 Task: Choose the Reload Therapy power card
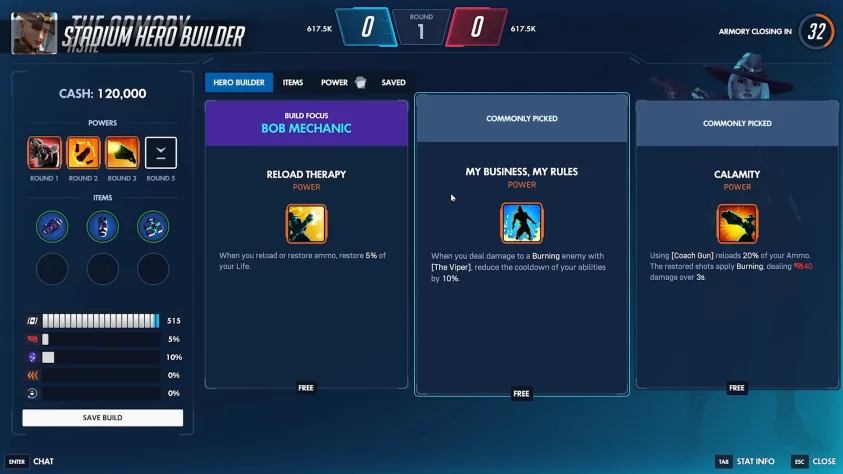coord(306,245)
